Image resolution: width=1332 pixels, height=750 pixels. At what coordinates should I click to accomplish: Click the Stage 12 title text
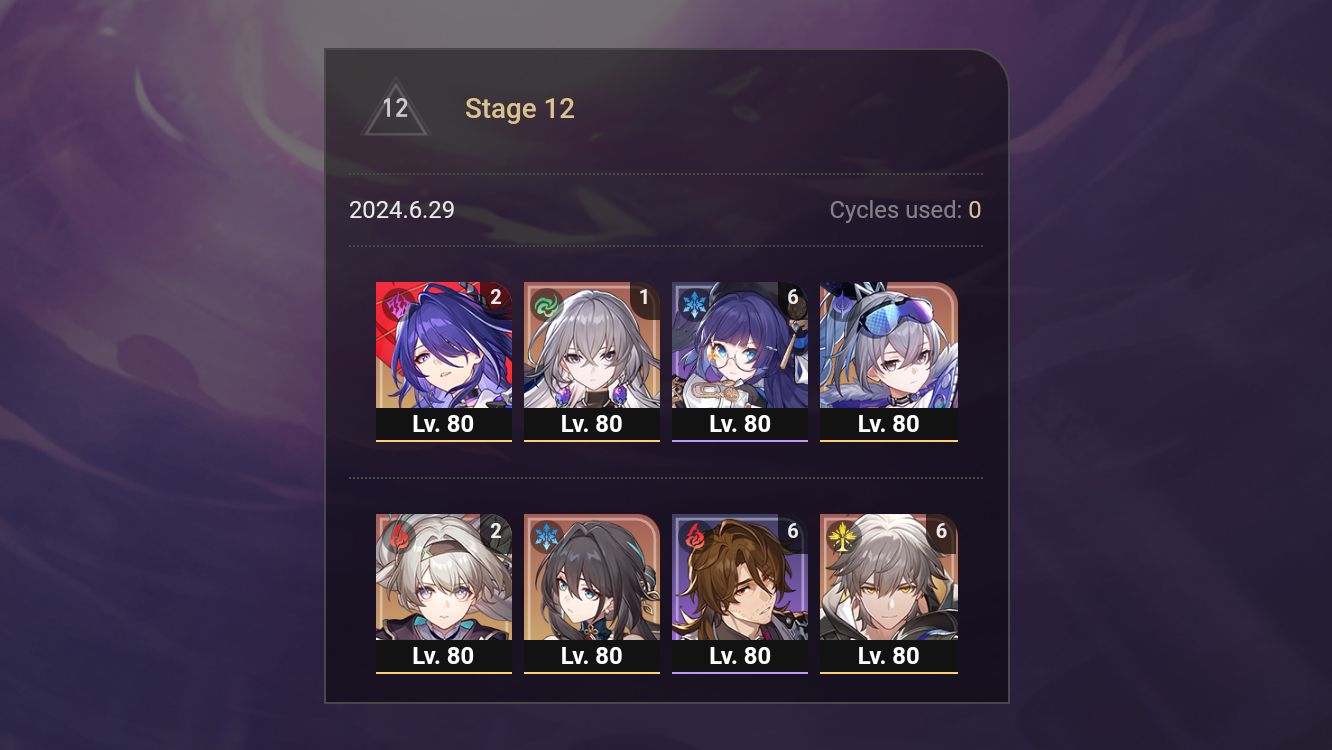pos(520,108)
